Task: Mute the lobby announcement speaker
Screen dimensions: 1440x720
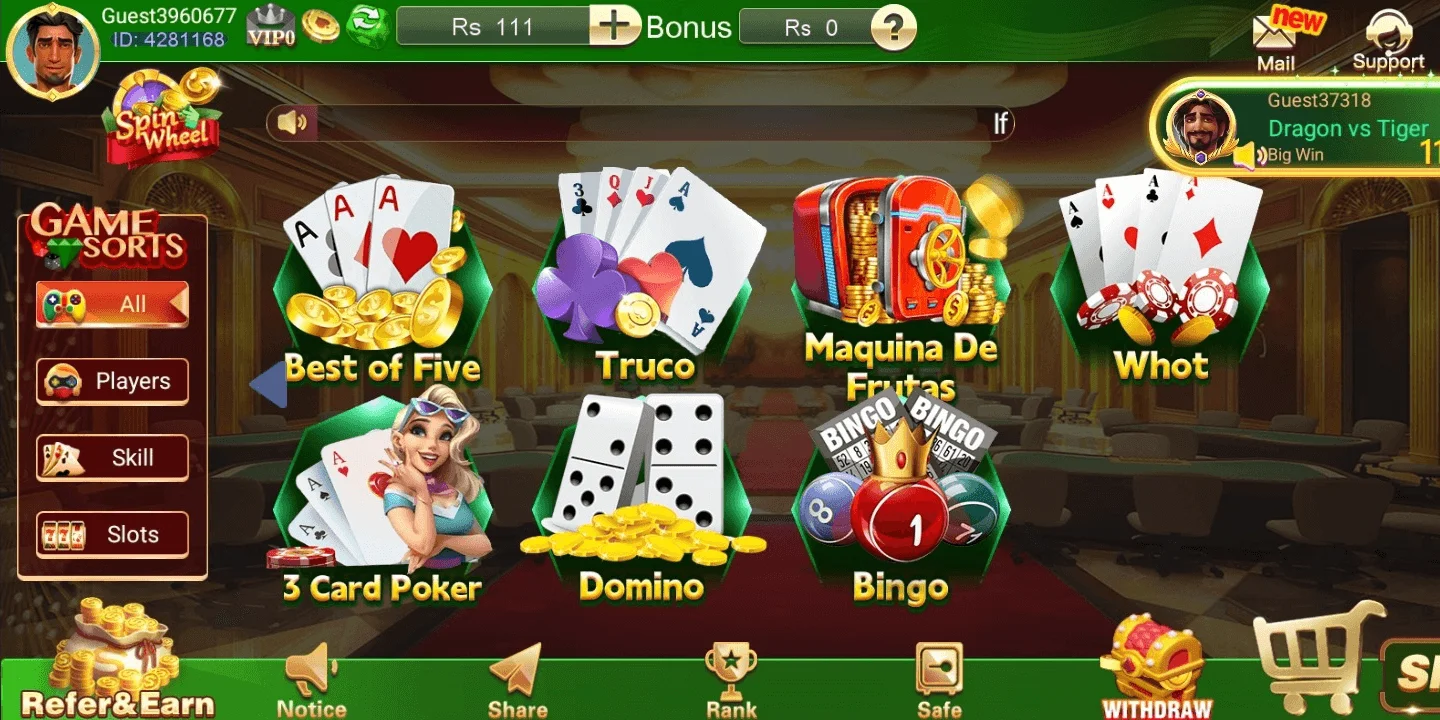Action: coord(290,122)
